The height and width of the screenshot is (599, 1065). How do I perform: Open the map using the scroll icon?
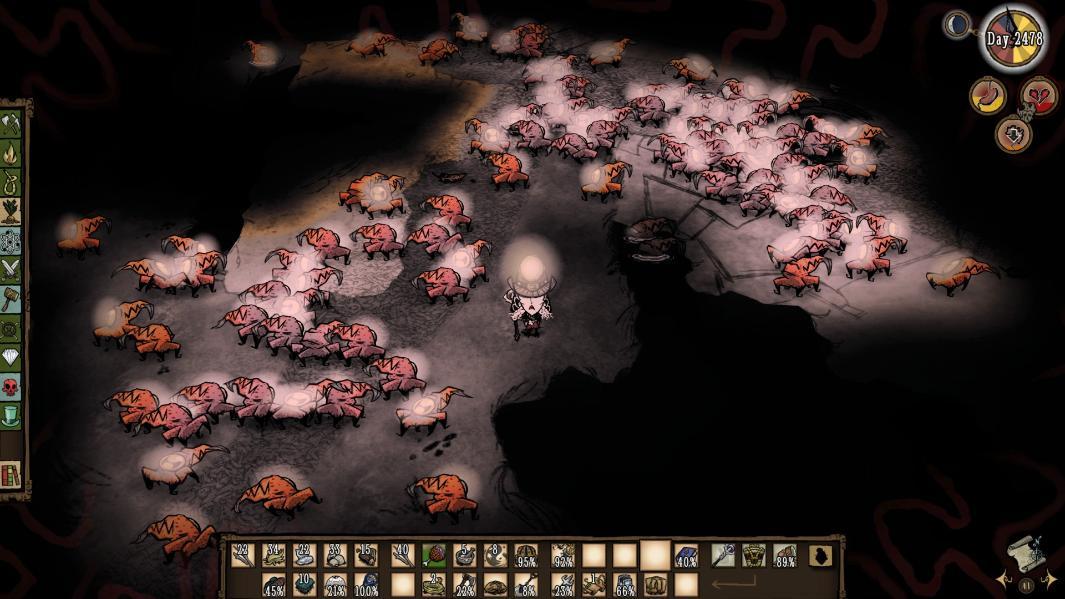1027,553
